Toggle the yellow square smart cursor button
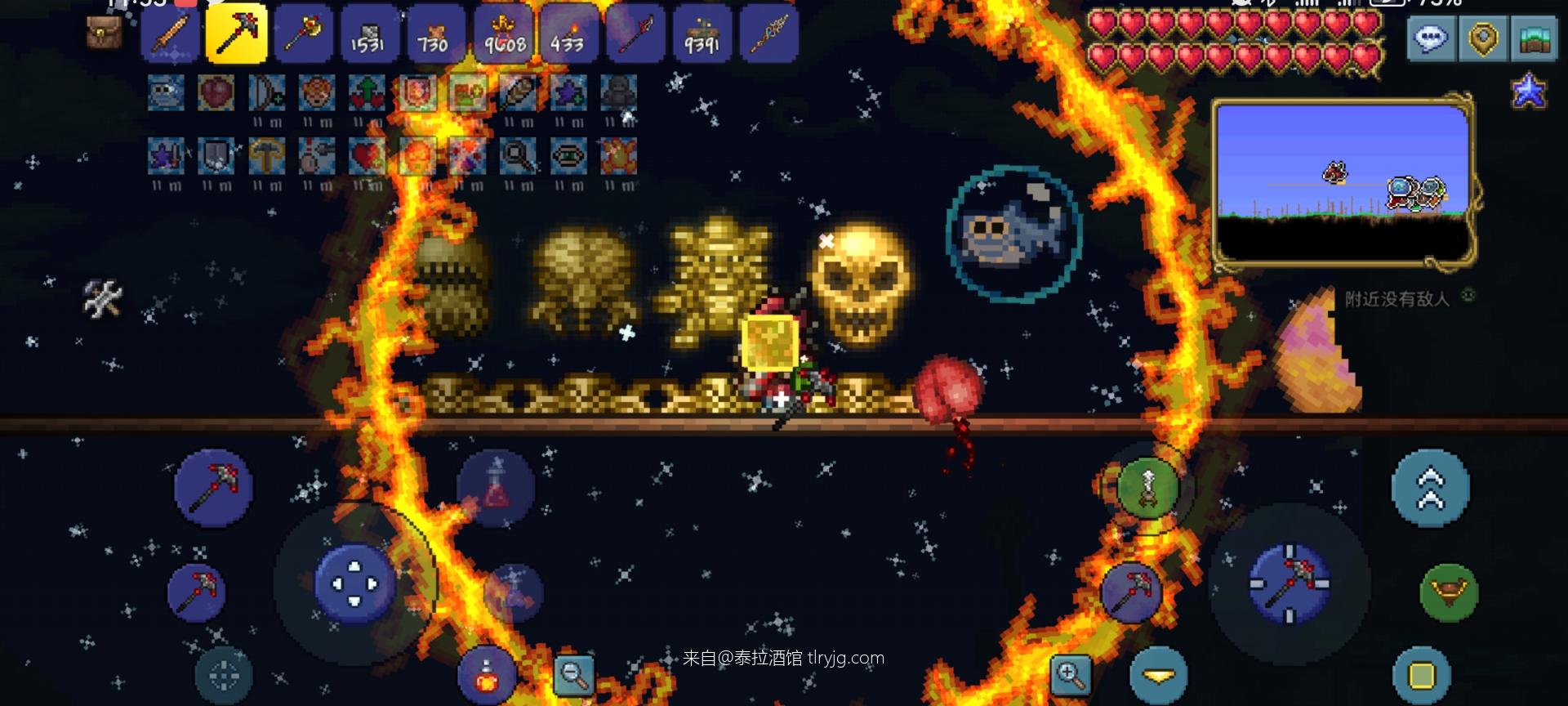 tap(1422, 676)
